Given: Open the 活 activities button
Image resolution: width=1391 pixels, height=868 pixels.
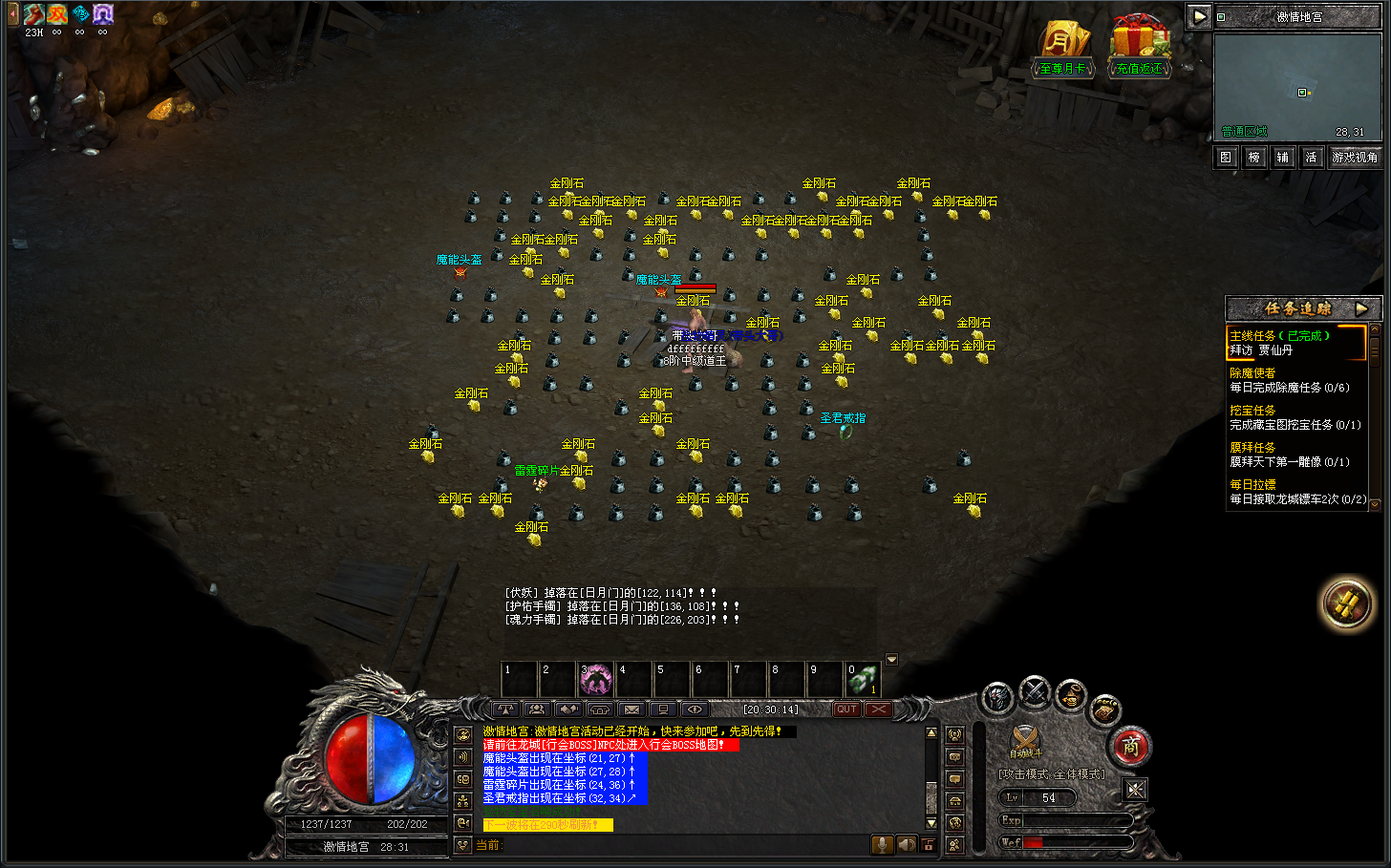Looking at the screenshot, I should pos(1311,158).
